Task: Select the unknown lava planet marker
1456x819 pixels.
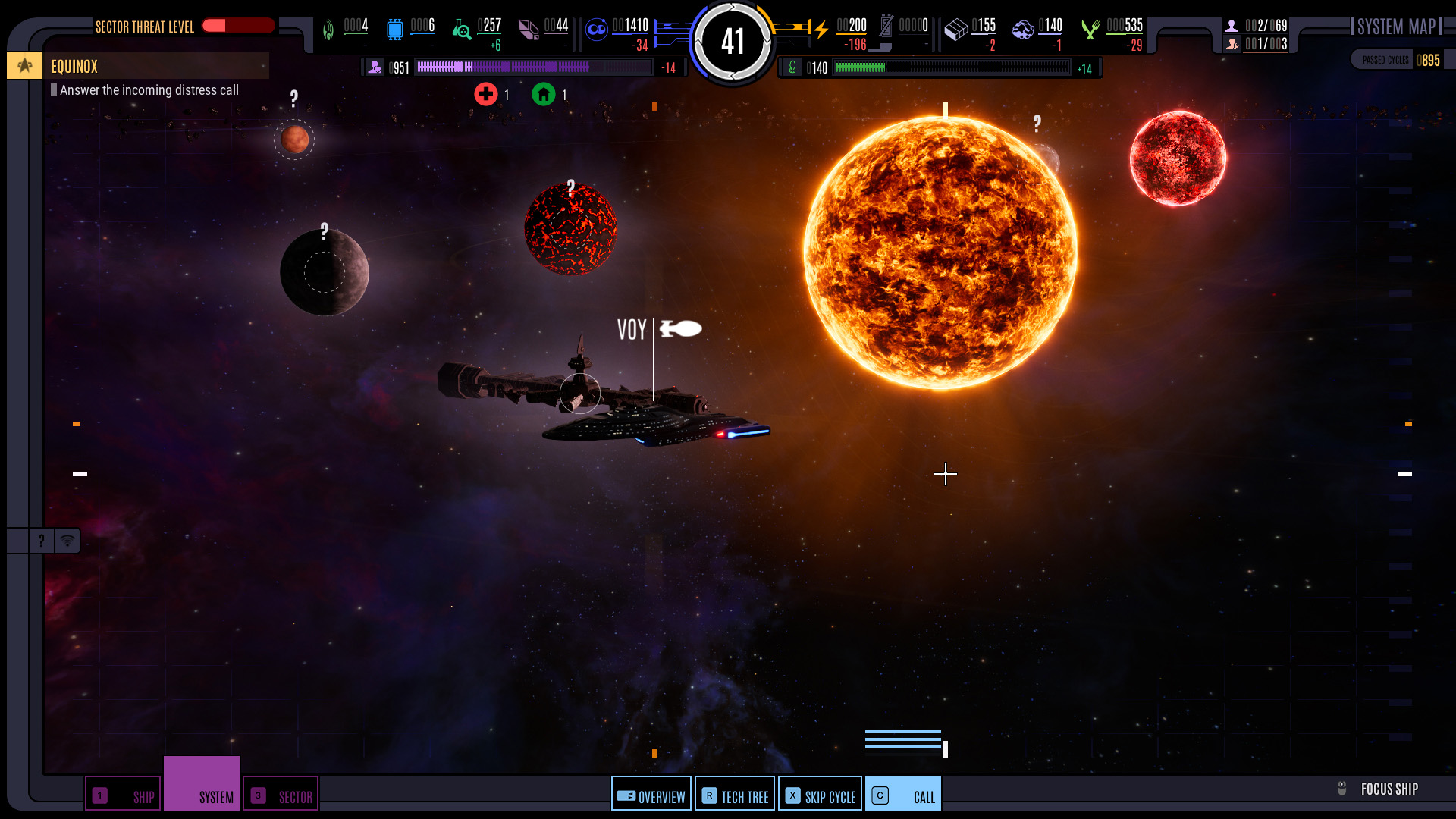Action: coord(570,228)
